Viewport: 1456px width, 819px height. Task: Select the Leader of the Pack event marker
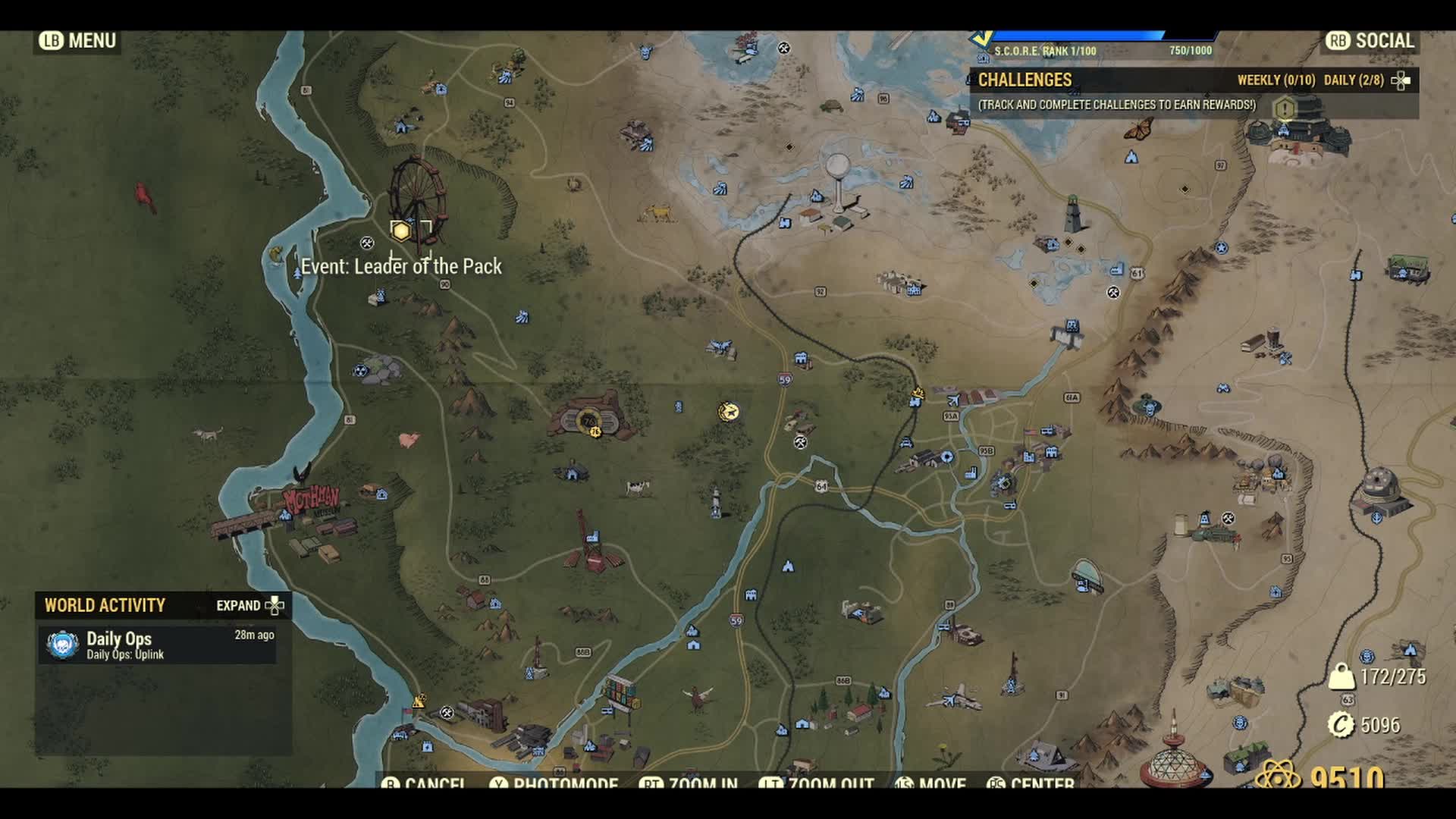[x=401, y=230]
